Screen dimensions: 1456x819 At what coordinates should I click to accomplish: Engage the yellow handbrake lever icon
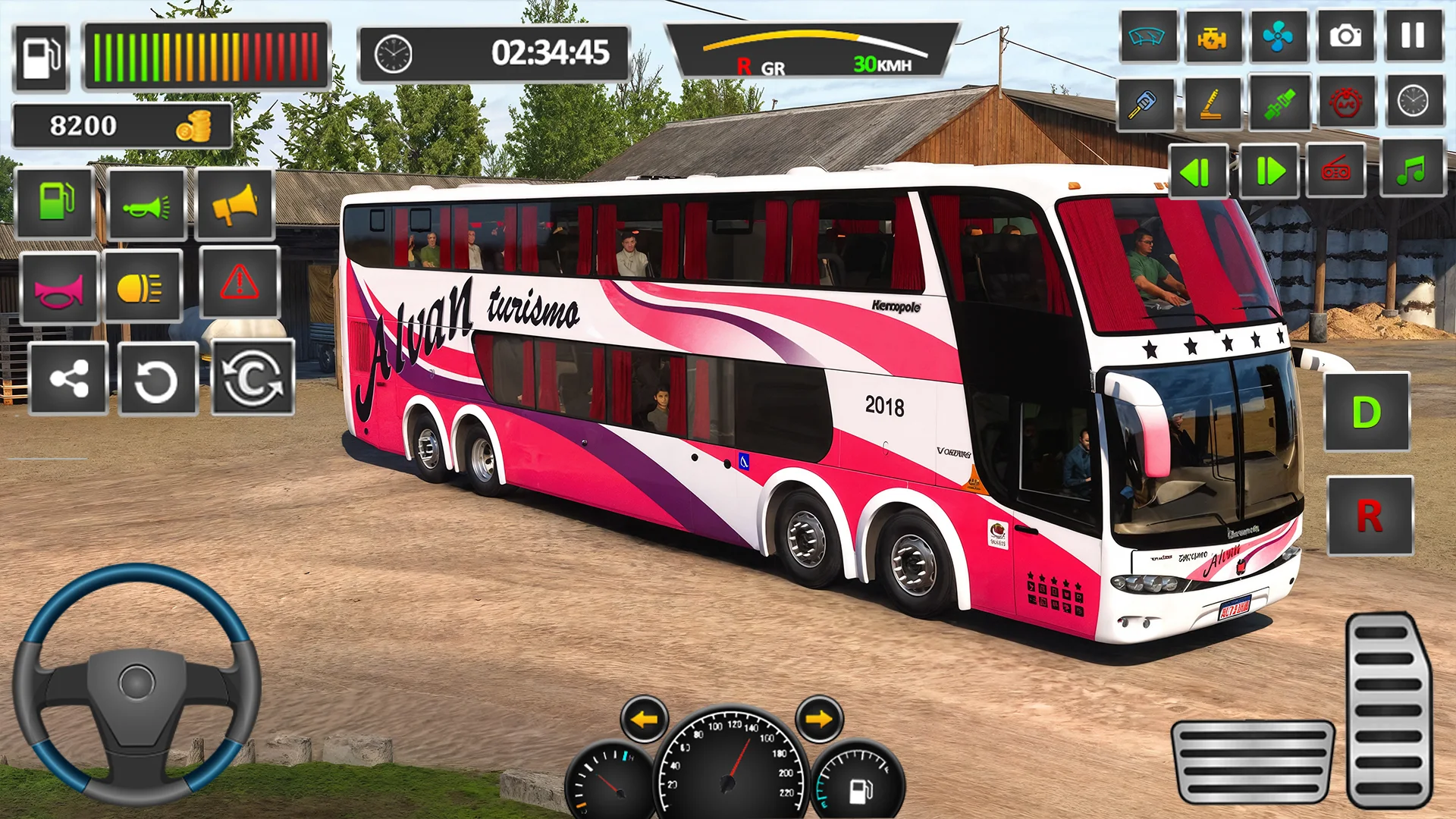[x=1212, y=102]
